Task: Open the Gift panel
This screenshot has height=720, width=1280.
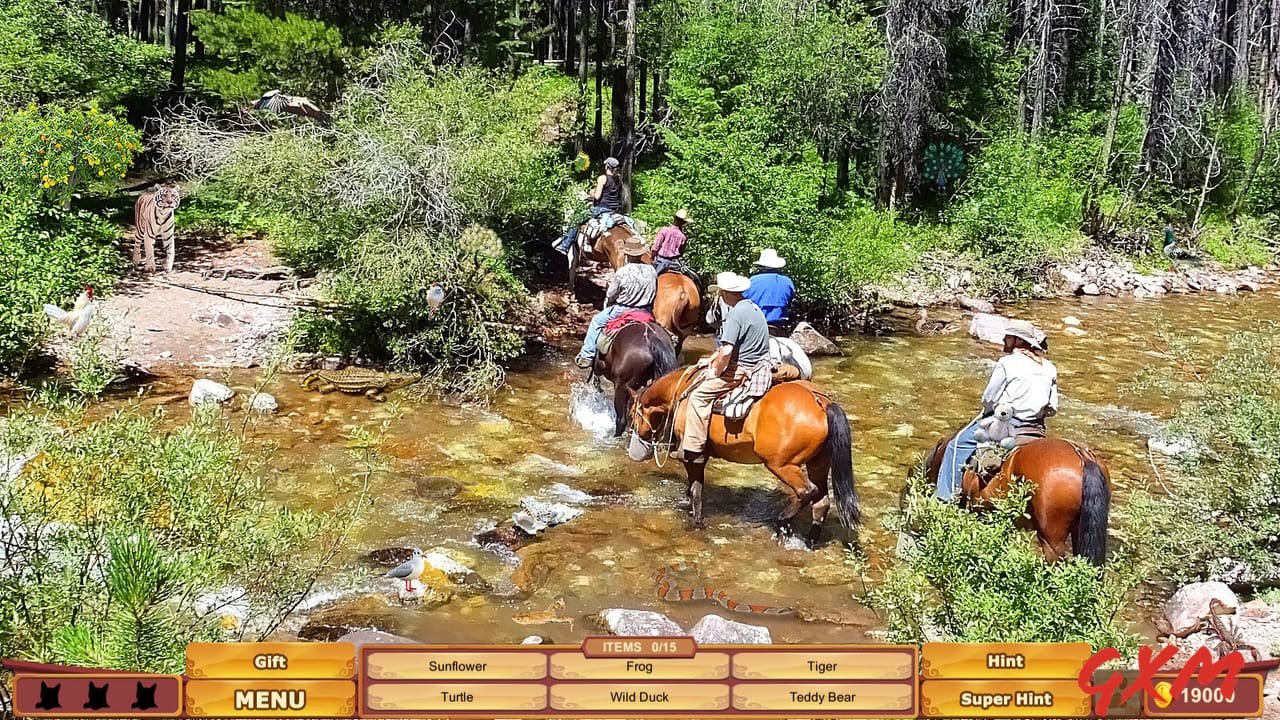Action: point(268,662)
